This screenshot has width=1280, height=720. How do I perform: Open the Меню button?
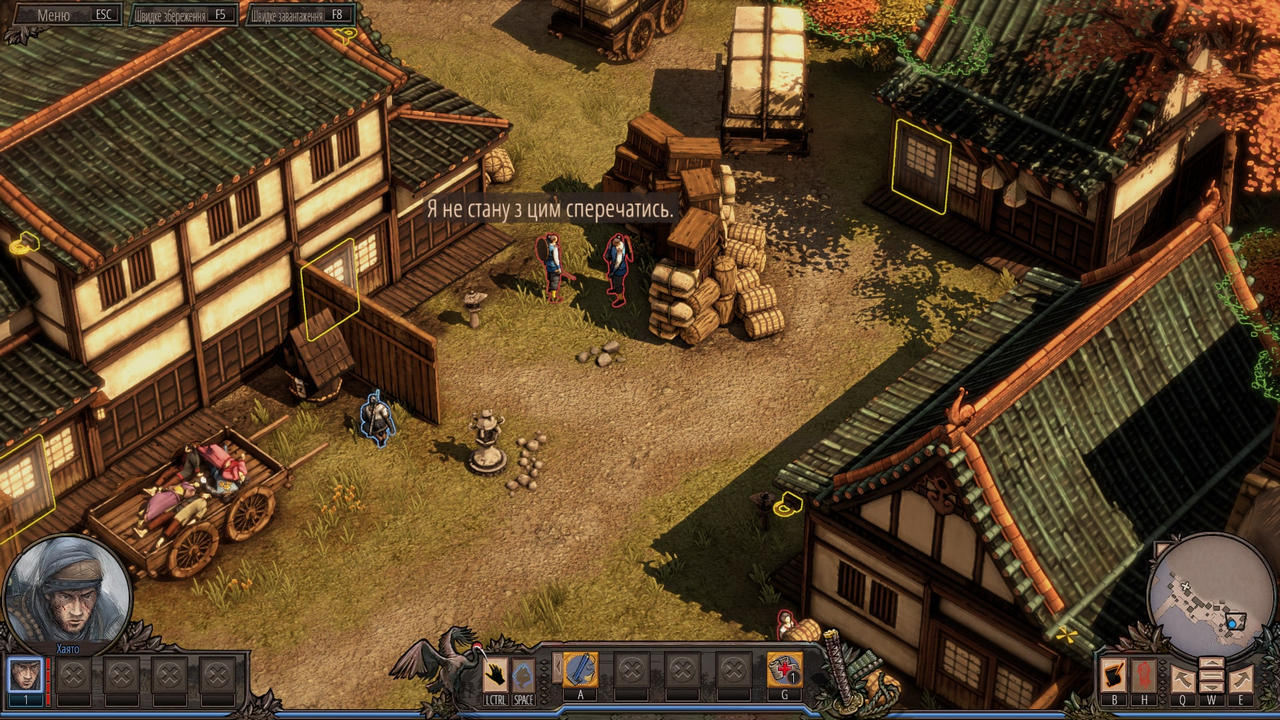tap(62, 15)
